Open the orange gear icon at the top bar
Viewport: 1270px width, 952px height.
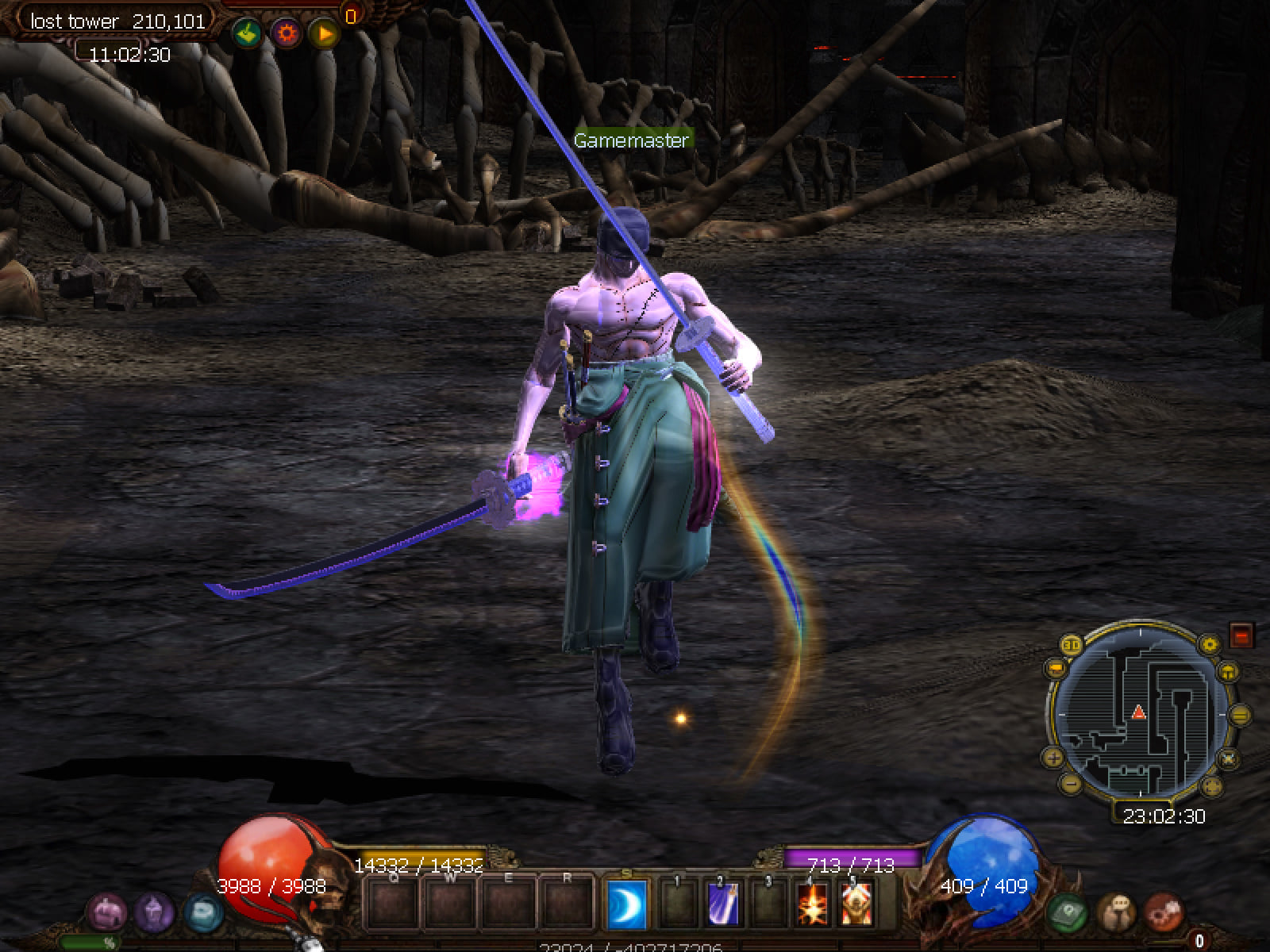click(x=286, y=33)
